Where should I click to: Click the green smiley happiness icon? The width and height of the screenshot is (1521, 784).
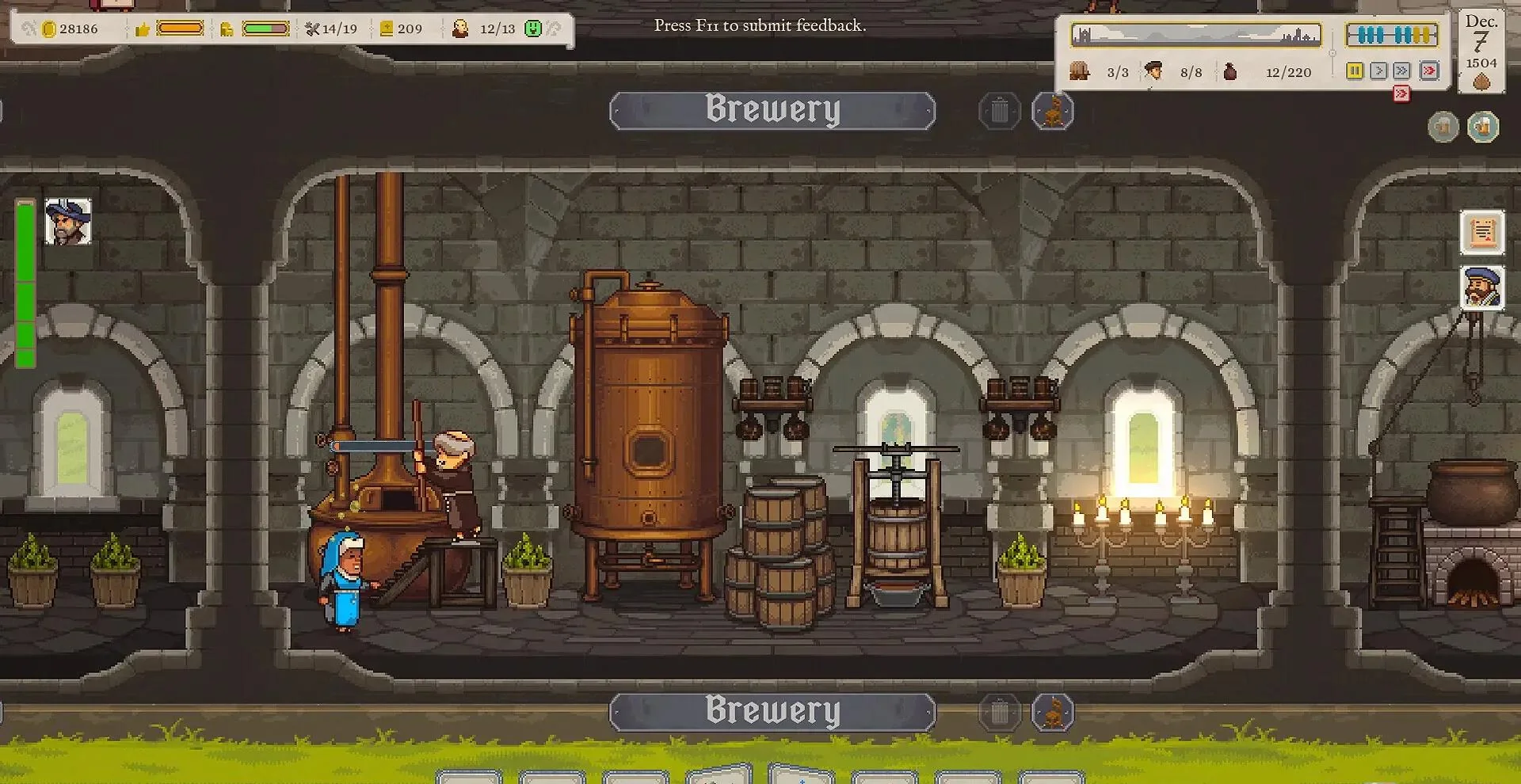tap(533, 29)
